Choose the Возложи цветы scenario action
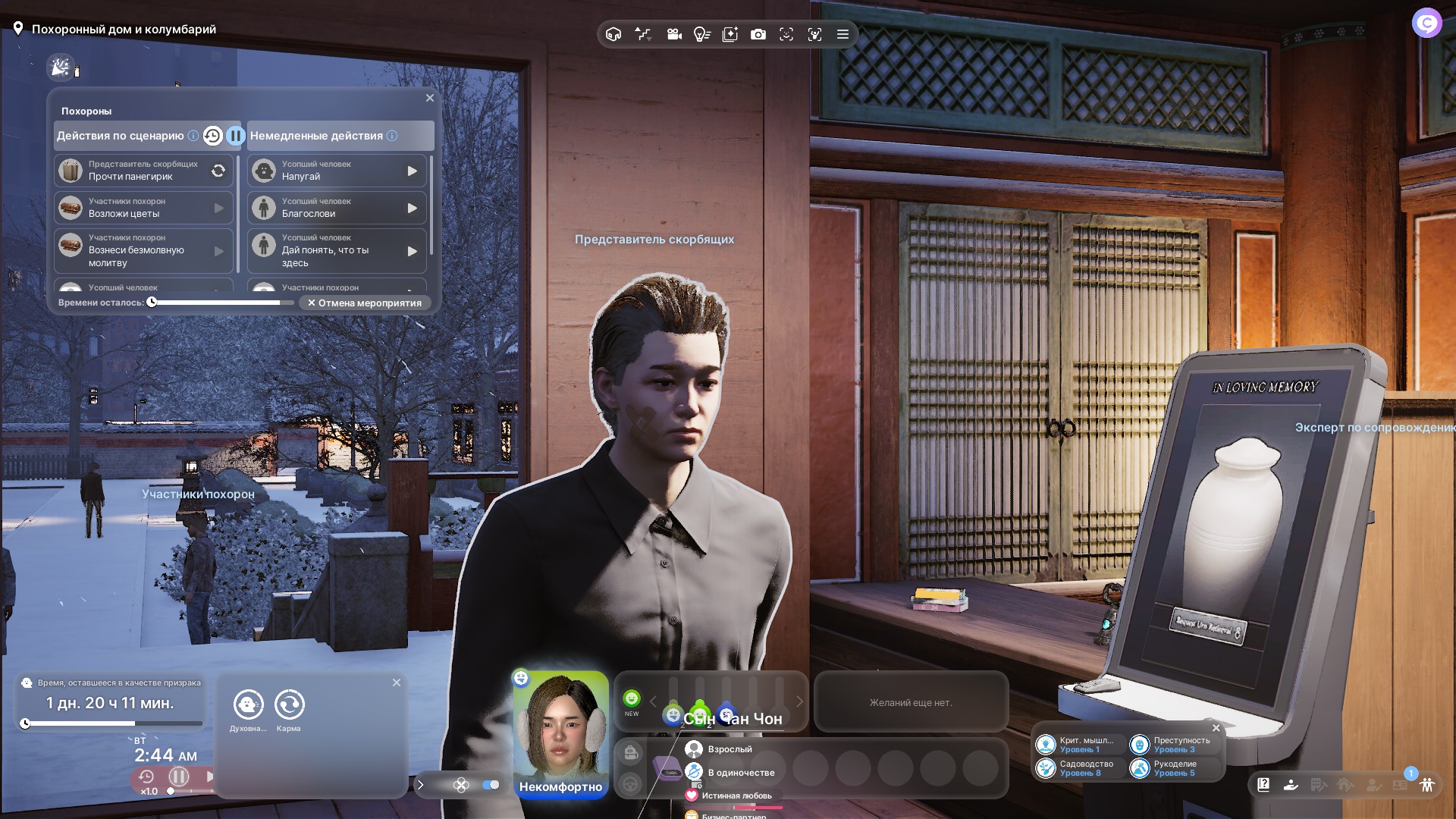Image resolution: width=1456 pixels, height=819 pixels. point(143,208)
